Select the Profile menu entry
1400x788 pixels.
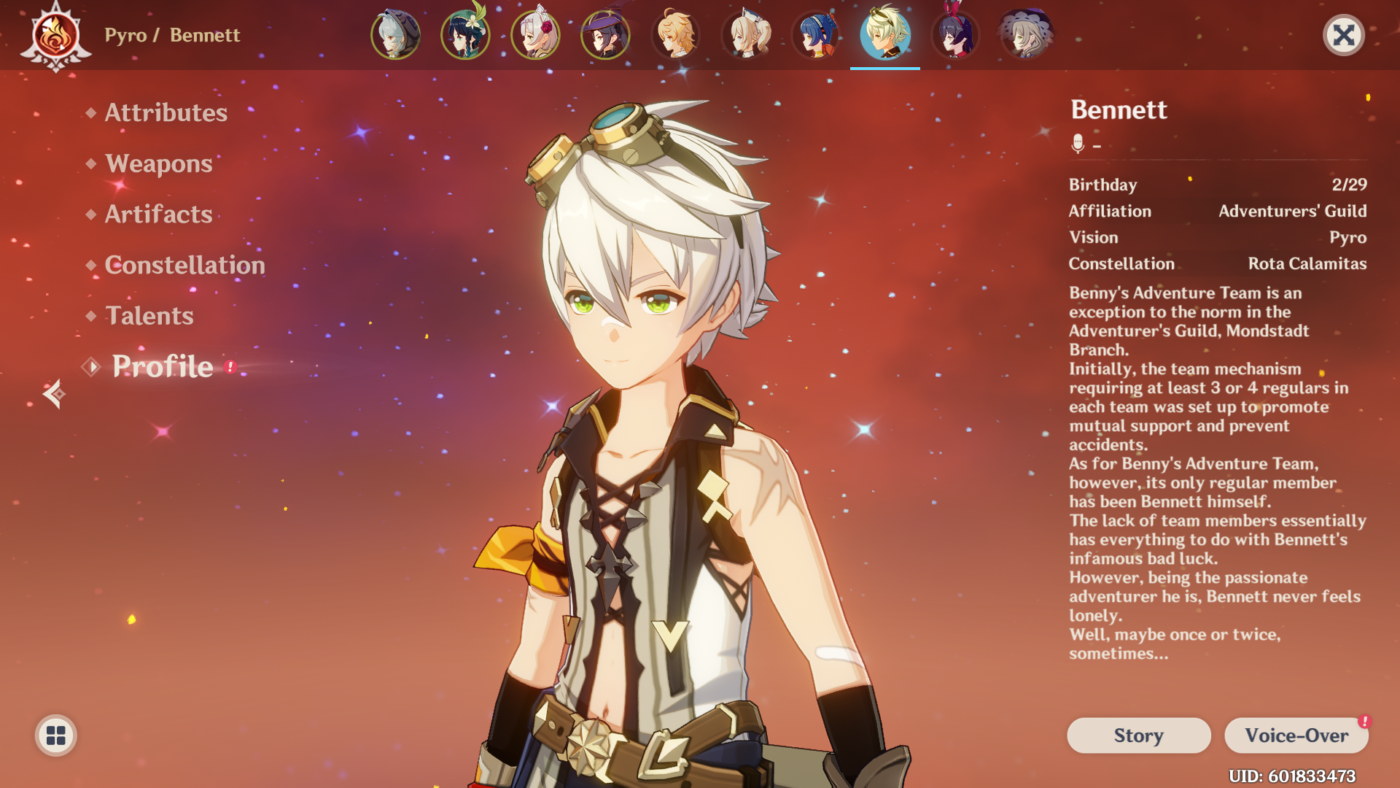(162, 367)
